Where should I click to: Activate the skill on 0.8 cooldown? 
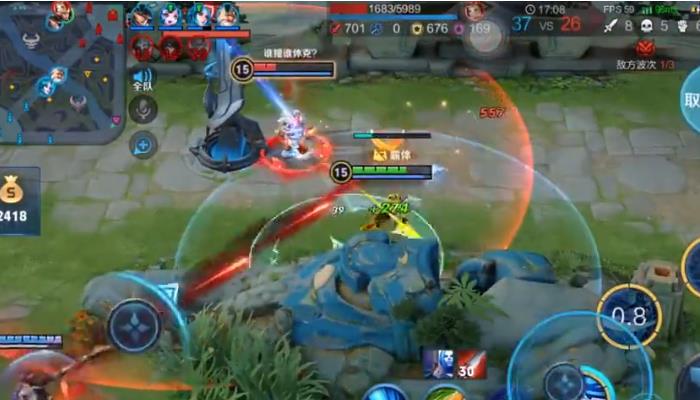[629, 317]
